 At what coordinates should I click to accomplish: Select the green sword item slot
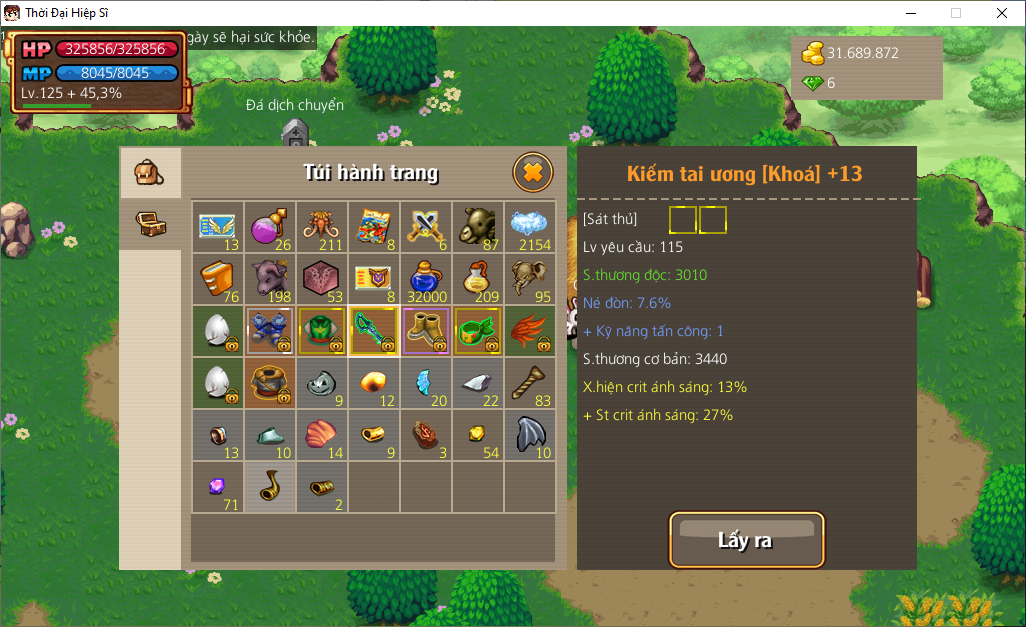(x=374, y=331)
